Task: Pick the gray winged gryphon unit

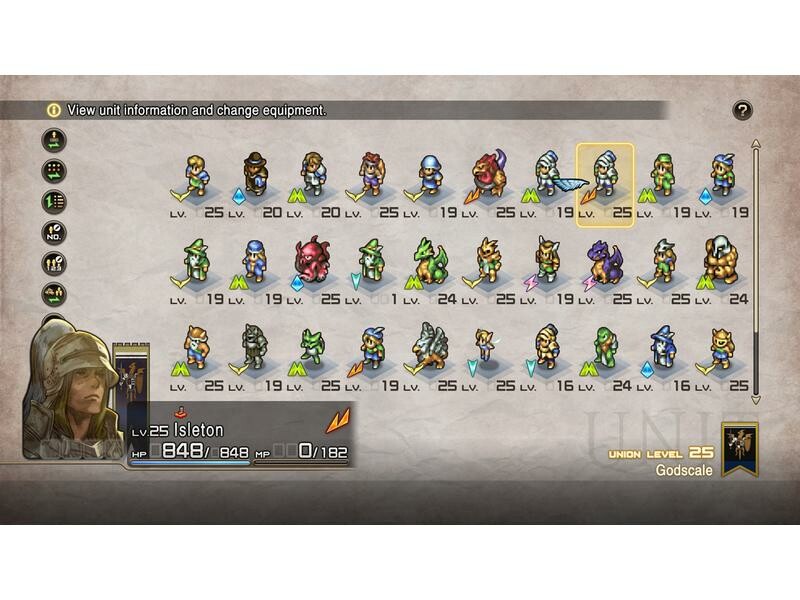Action: [x=430, y=346]
